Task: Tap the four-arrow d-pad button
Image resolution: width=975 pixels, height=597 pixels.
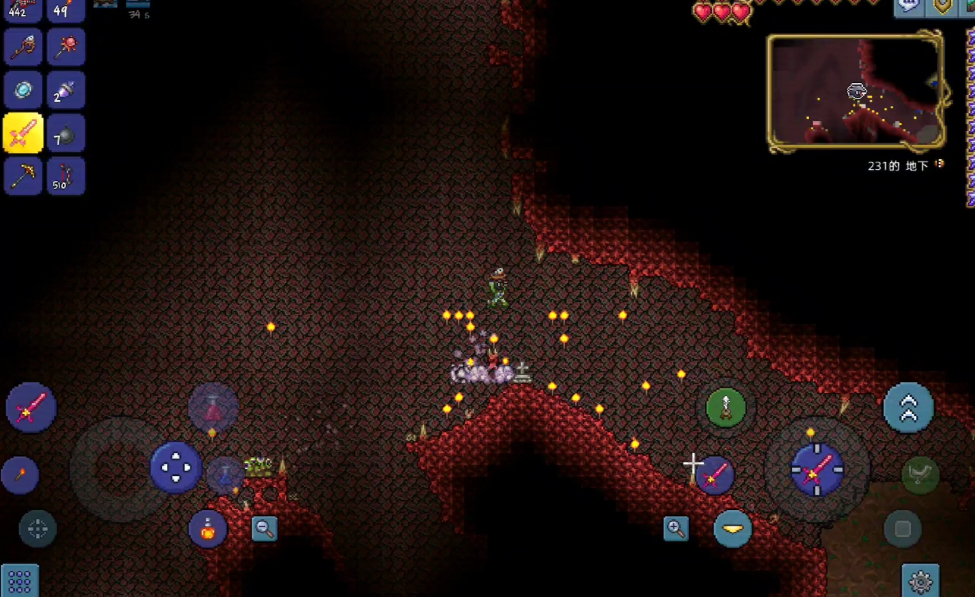Action: 176,467
